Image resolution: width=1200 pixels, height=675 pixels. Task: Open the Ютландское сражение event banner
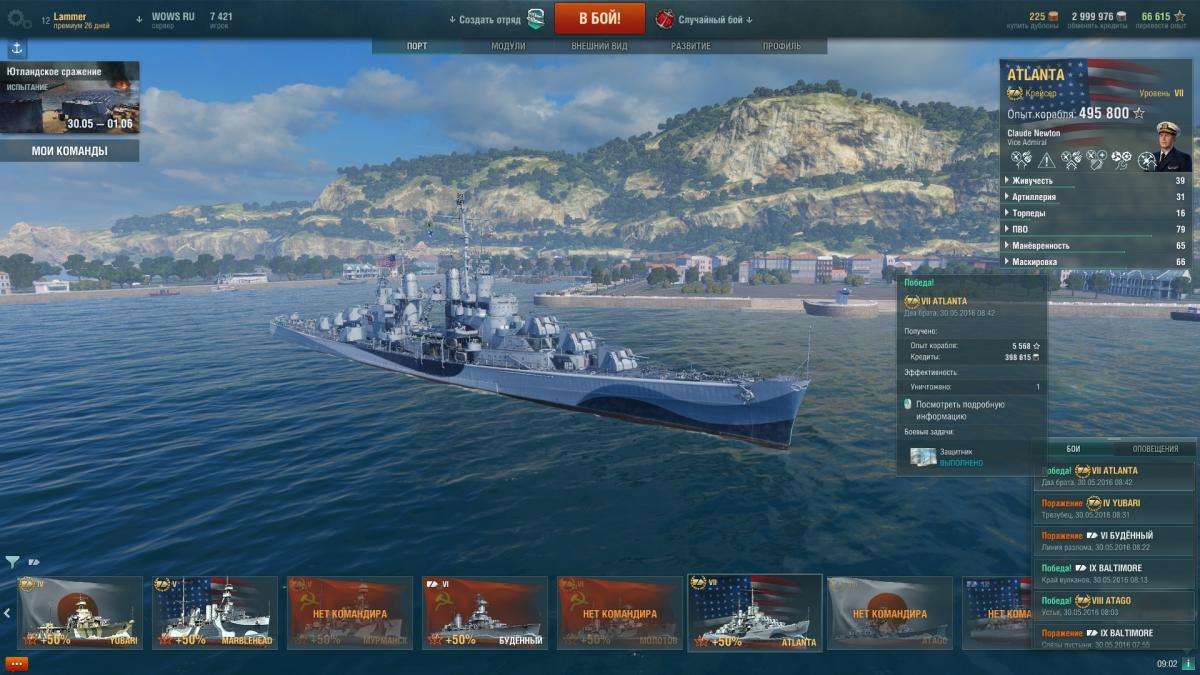coord(70,98)
